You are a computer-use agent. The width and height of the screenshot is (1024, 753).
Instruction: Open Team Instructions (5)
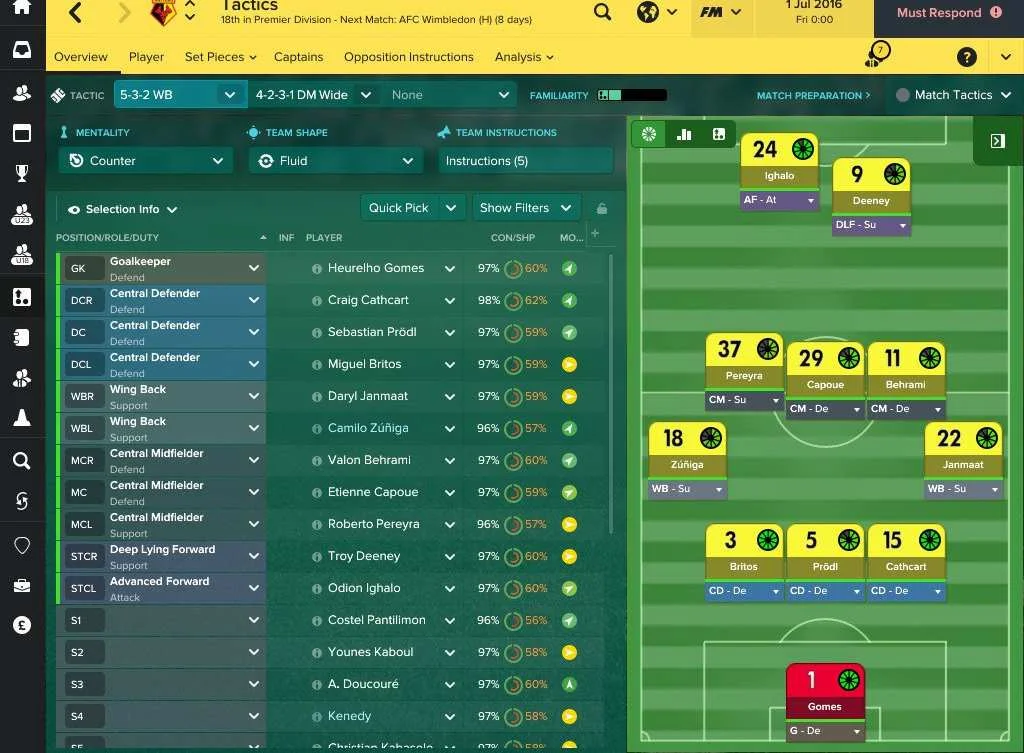pyautogui.click(x=525, y=161)
